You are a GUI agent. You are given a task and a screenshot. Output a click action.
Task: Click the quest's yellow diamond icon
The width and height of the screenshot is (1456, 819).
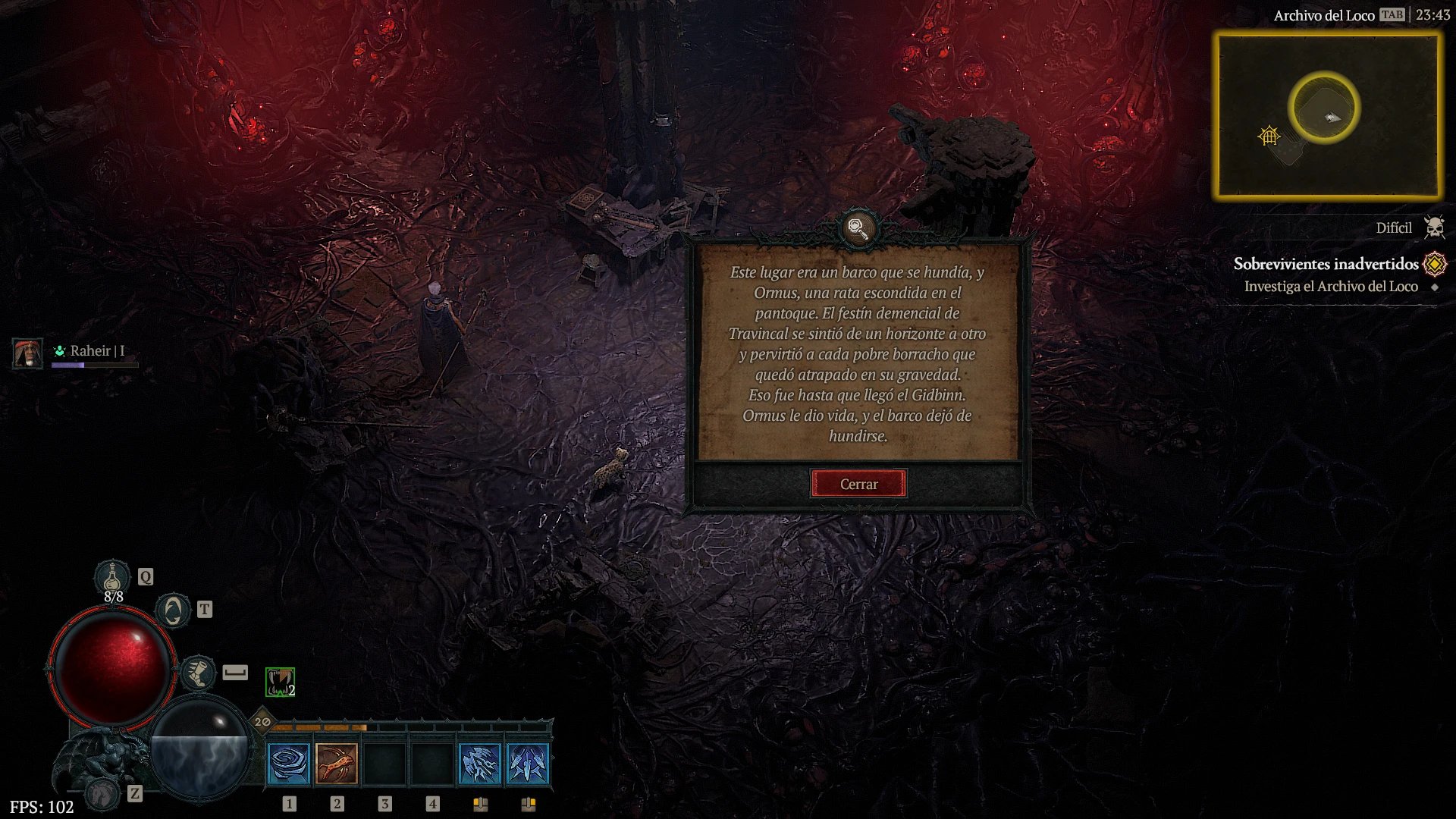pos(1434,264)
